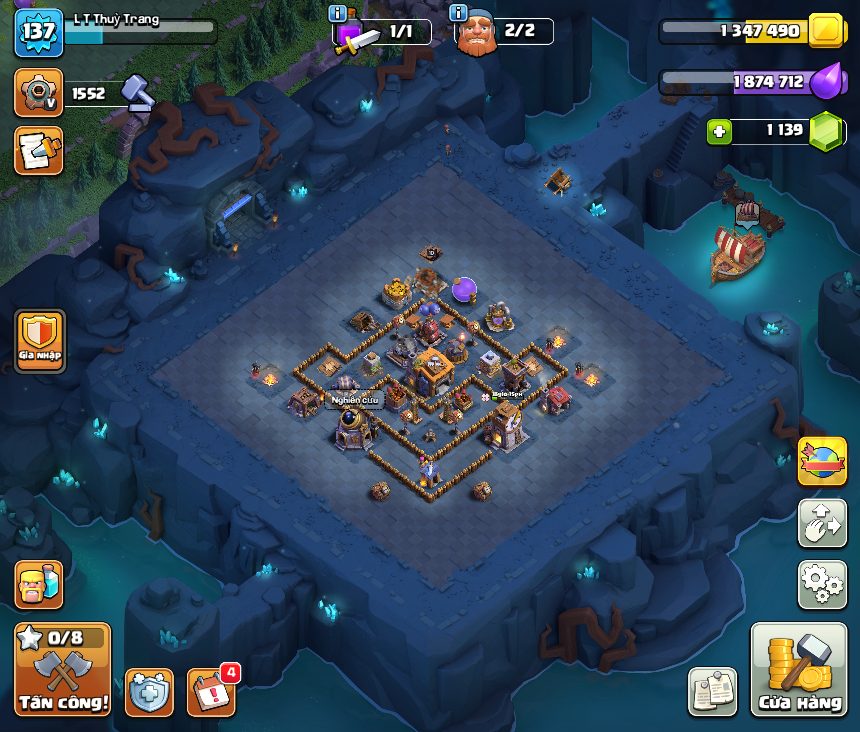
Task: Open the settings gear menu
Action: pyautogui.click(x=822, y=584)
